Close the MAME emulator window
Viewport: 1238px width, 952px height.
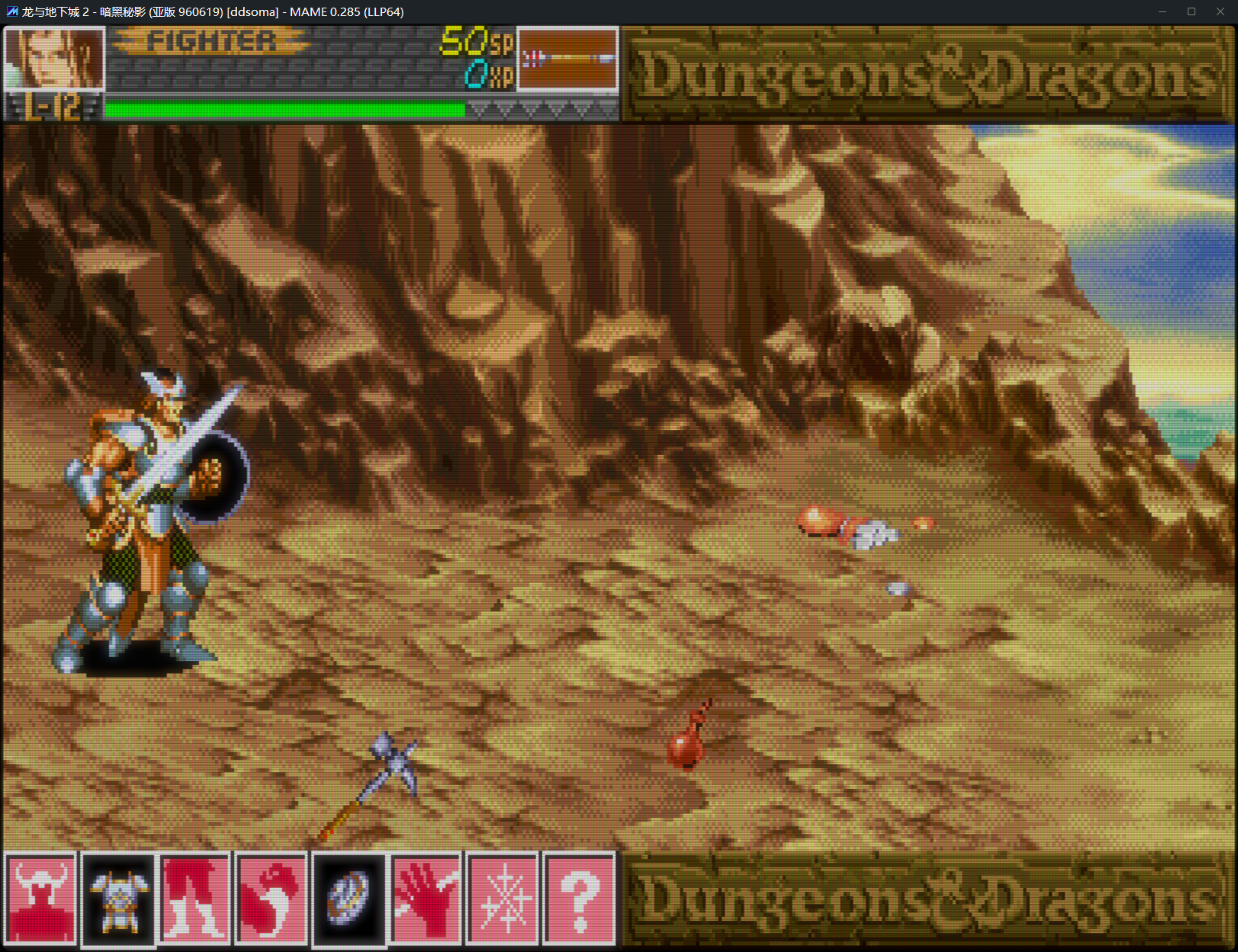click(1220, 11)
